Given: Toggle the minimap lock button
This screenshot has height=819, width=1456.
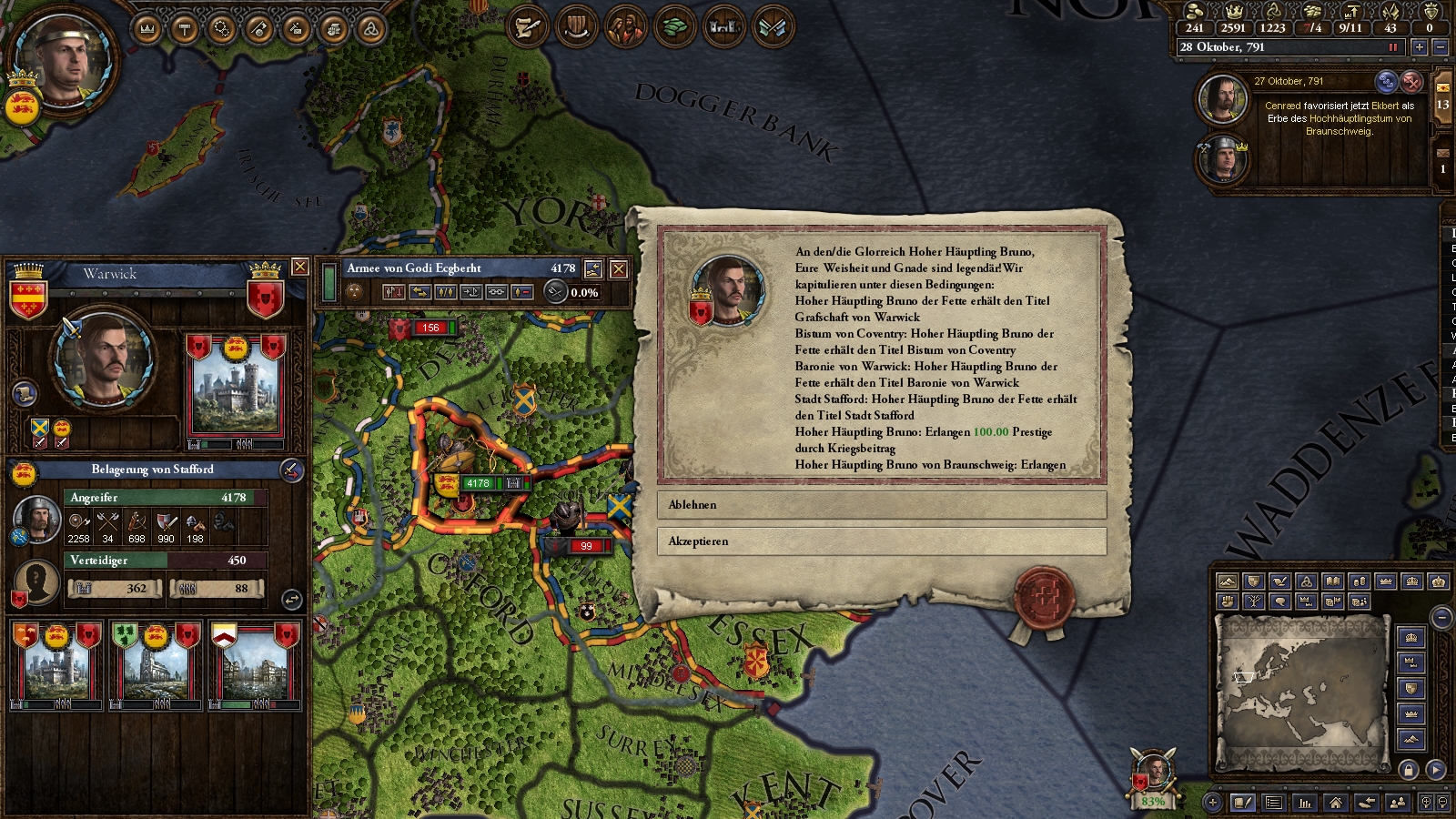Looking at the screenshot, I should point(1409,770).
